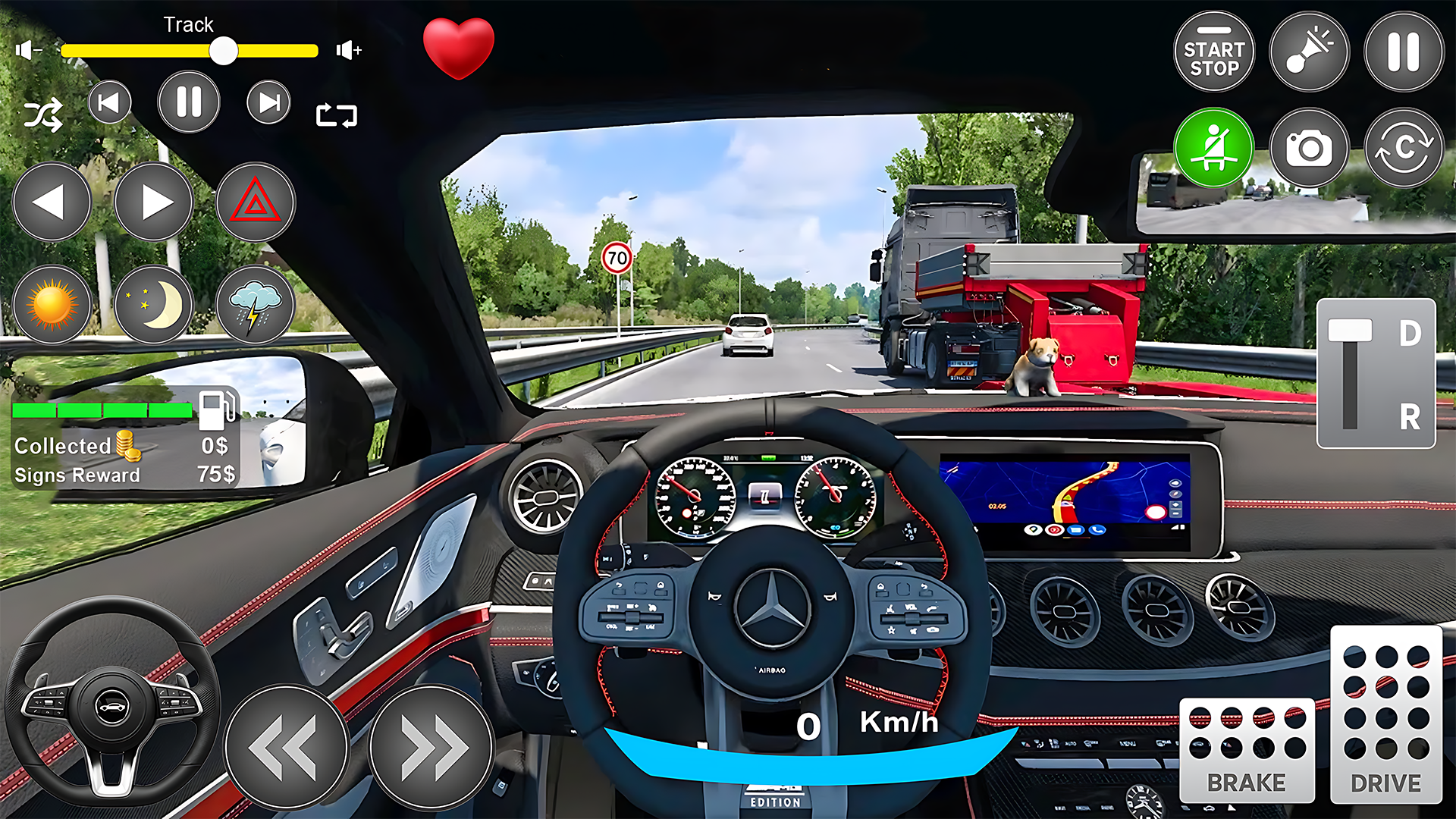1456x819 pixels.
Task: Activate the right turn signal arrow
Action: (x=154, y=202)
